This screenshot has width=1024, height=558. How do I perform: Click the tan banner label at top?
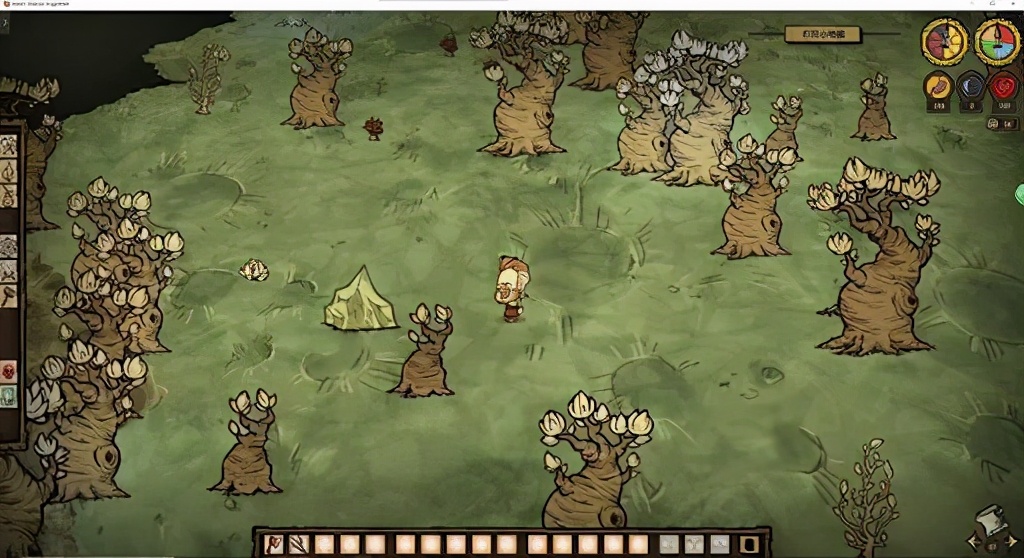[822, 34]
